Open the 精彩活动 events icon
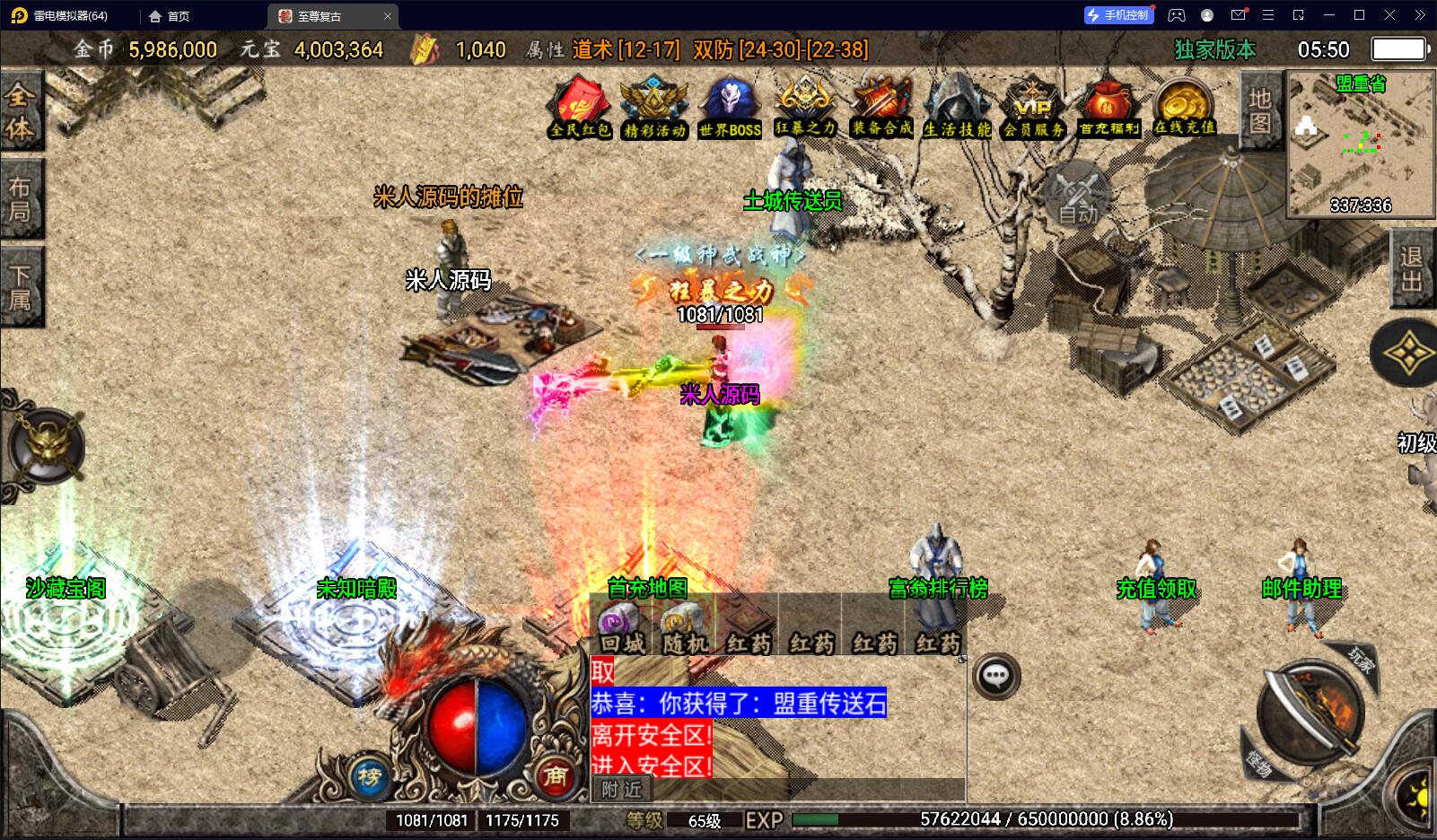 point(654,108)
